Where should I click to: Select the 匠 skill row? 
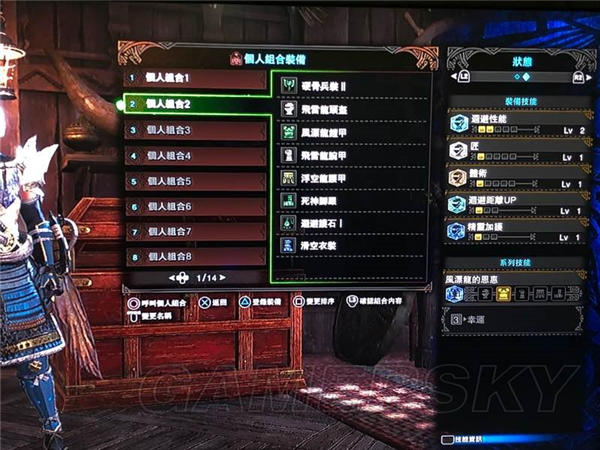(x=516, y=151)
